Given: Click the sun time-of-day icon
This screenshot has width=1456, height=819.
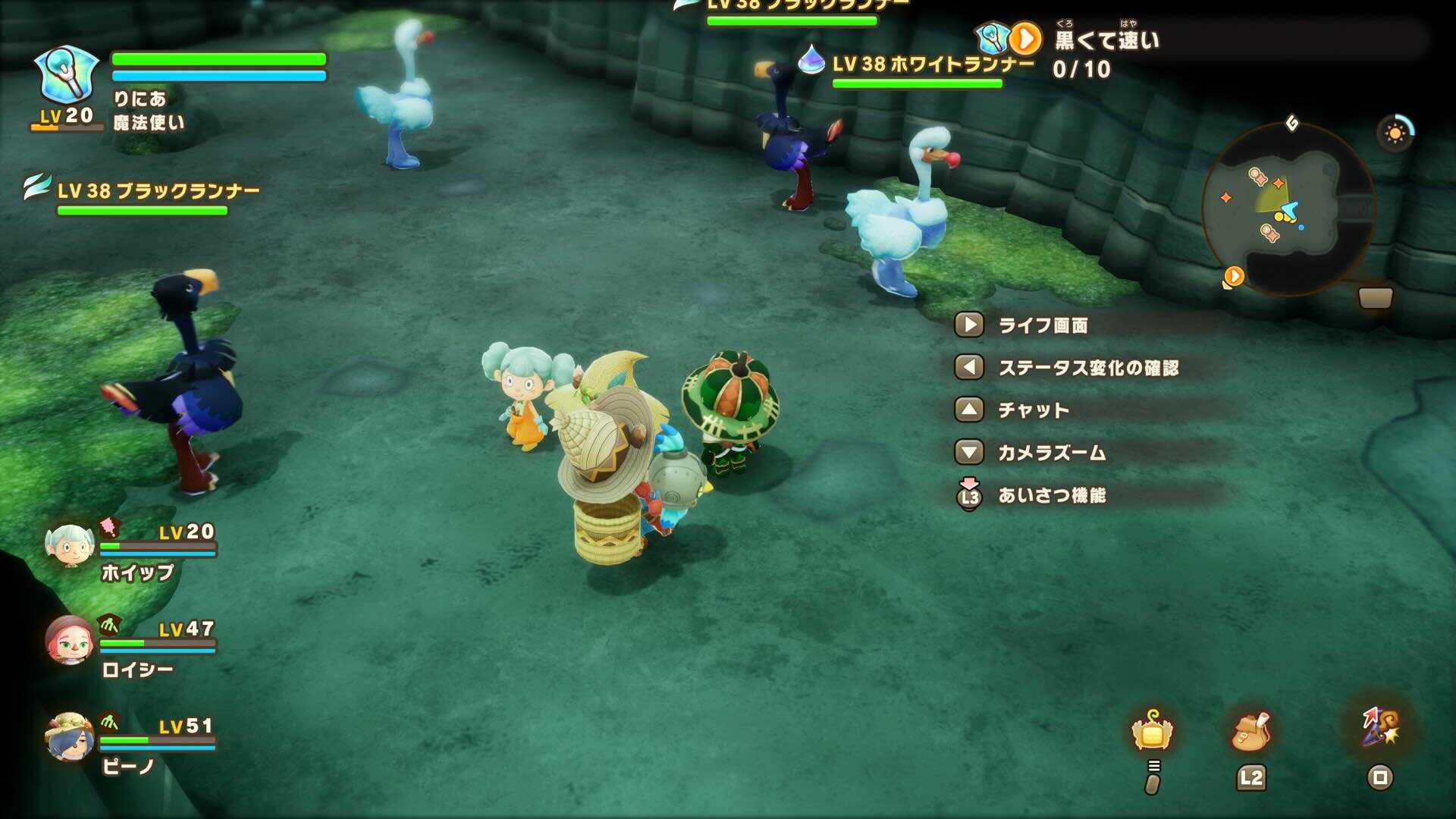Looking at the screenshot, I should pyautogui.click(x=1395, y=133).
